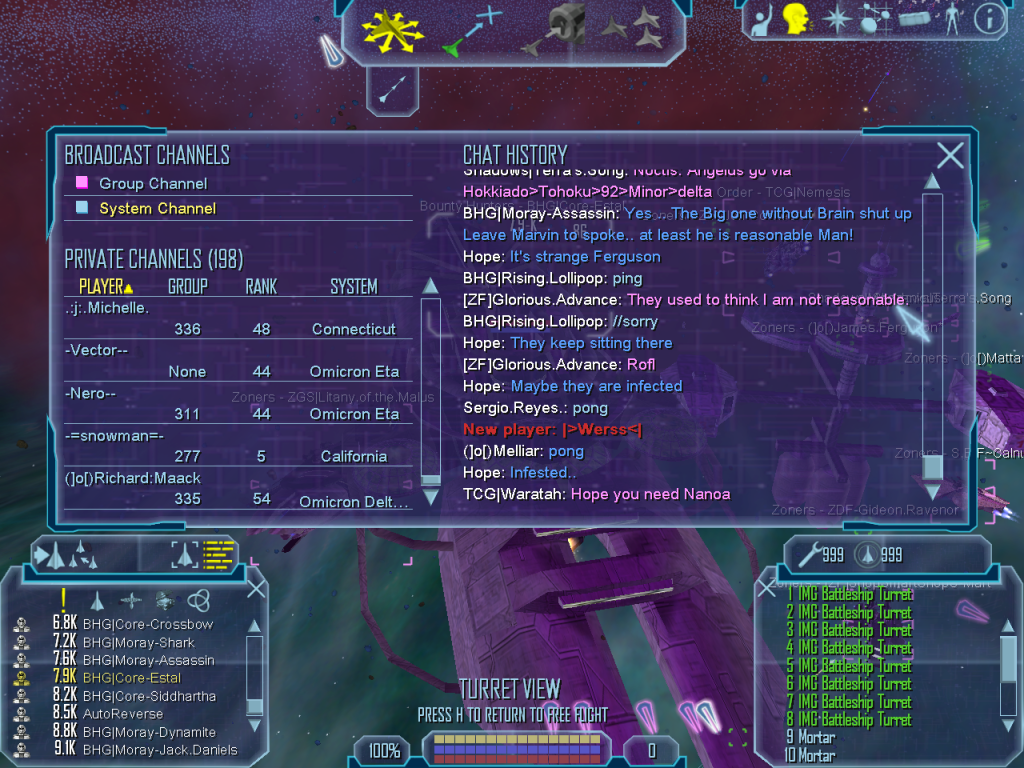Image resolution: width=1024 pixels, height=768 pixels.
Task: Open the round info 'i' icon
Action: click(x=988, y=19)
